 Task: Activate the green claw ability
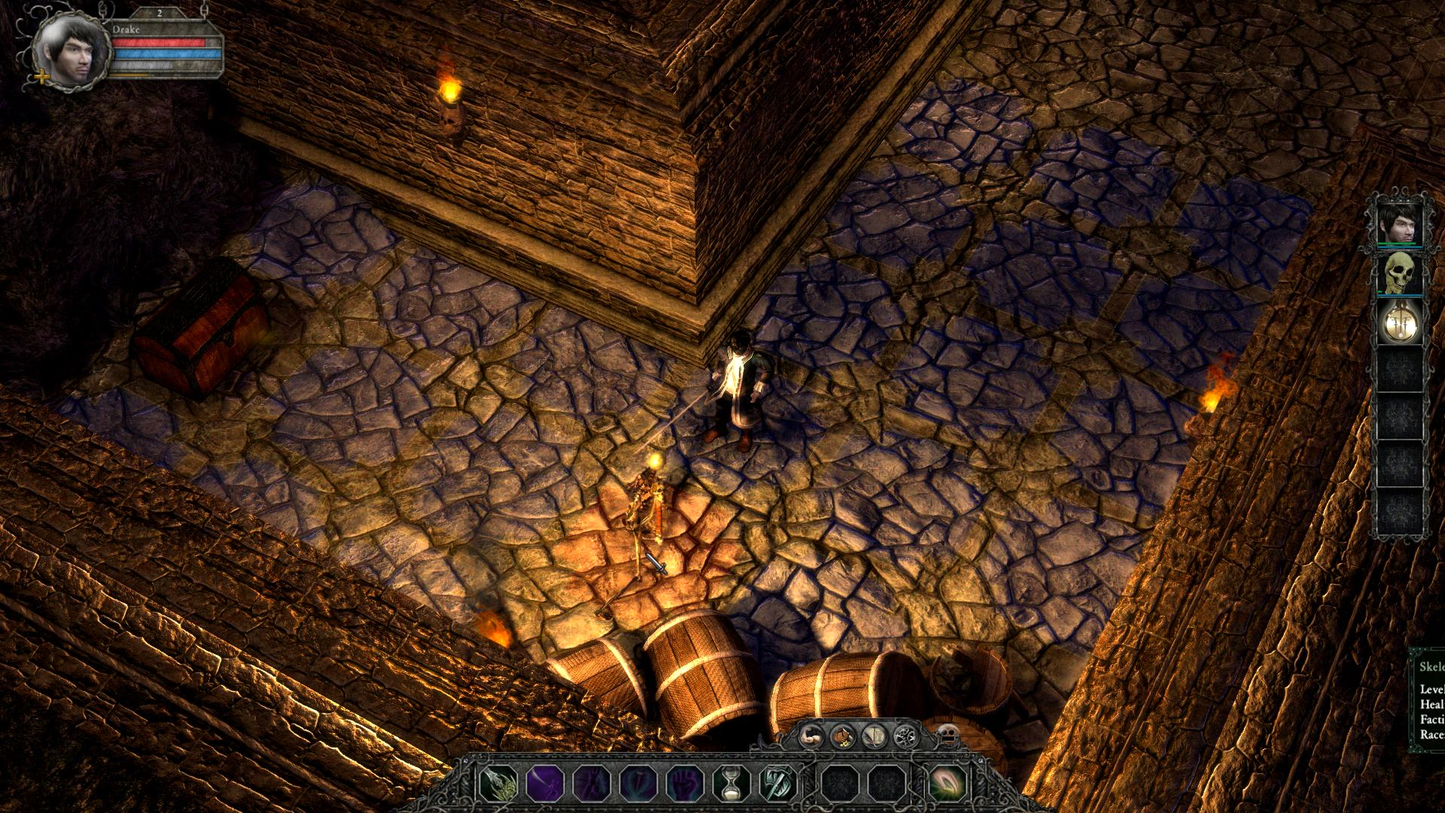pos(498,783)
